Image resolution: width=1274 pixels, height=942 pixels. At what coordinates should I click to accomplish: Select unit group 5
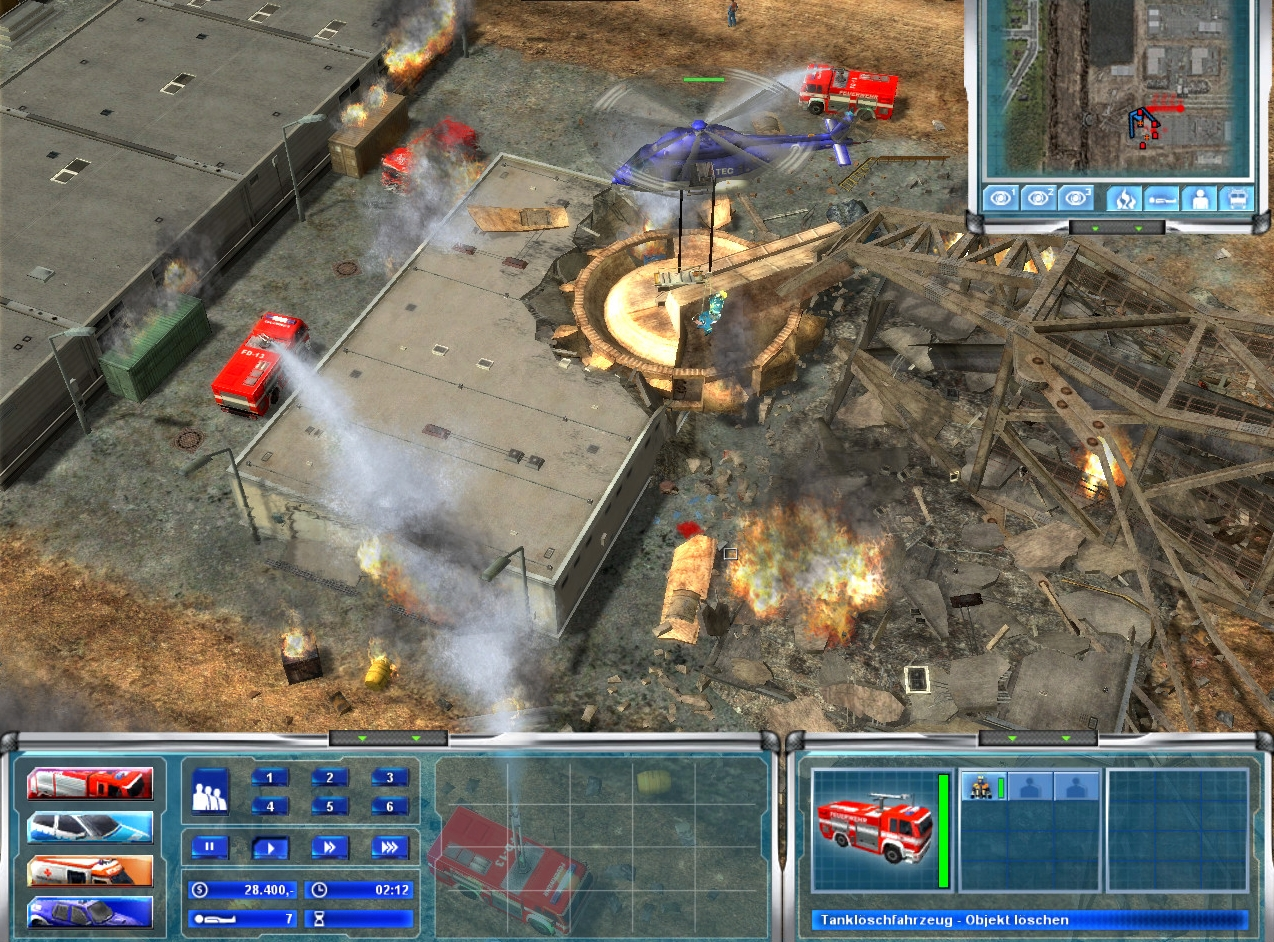click(x=330, y=806)
